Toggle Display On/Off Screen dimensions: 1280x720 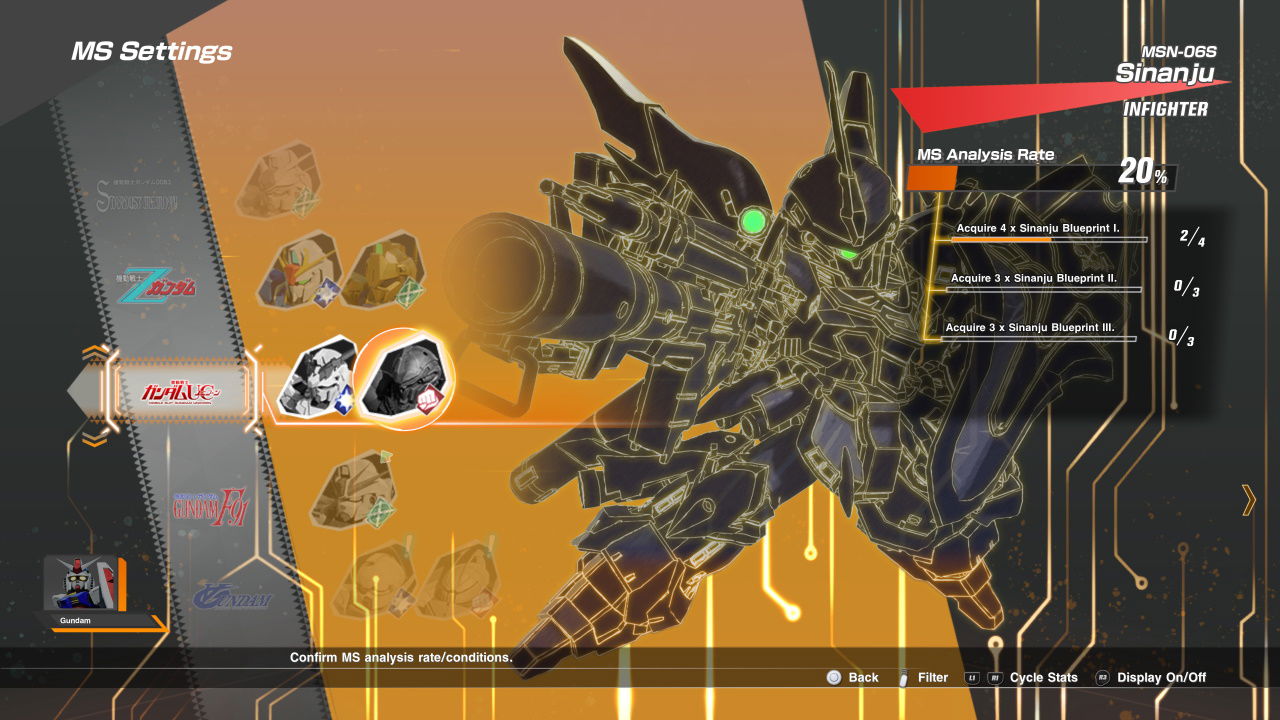pos(1160,678)
